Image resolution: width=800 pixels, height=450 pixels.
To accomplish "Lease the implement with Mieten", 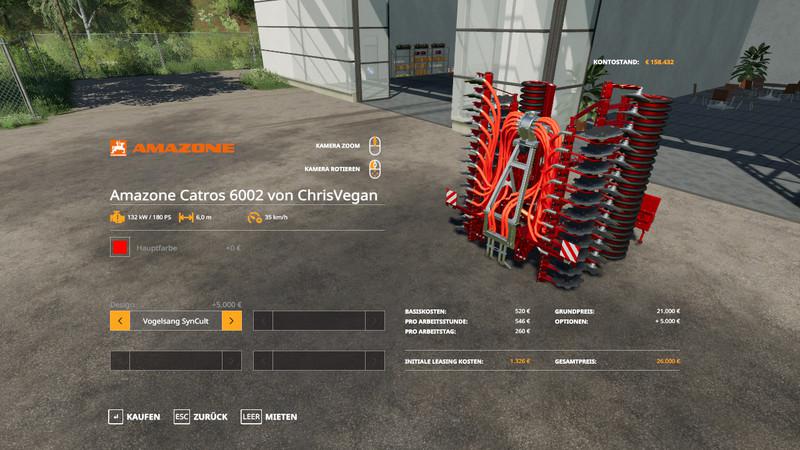I will tap(269, 416).
